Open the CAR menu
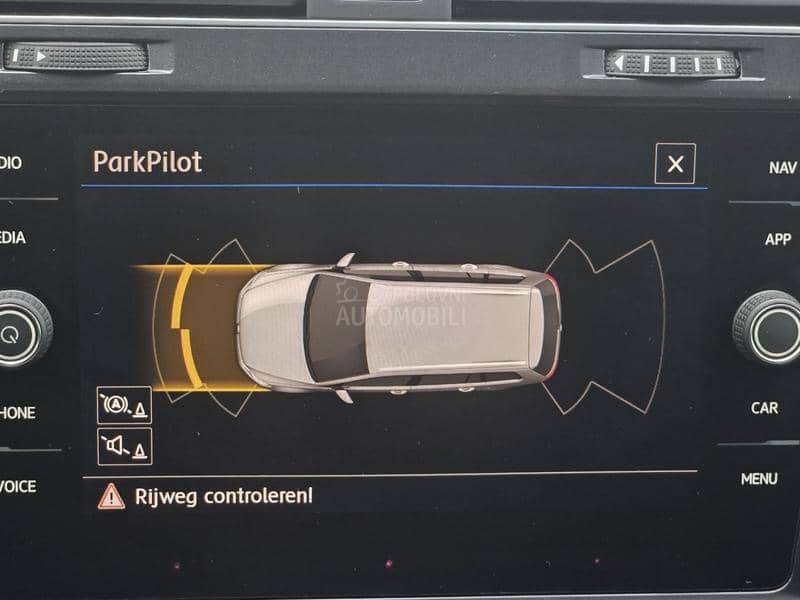The image size is (800, 600). tap(765, 408)
